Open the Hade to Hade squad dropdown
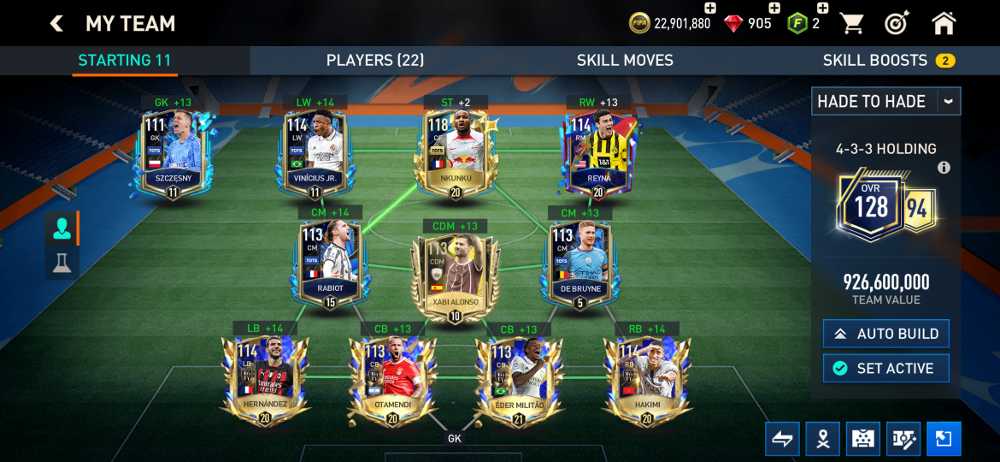Image resolution: width=1000 pixels, height=462 pixels. (x=885, y=101)
